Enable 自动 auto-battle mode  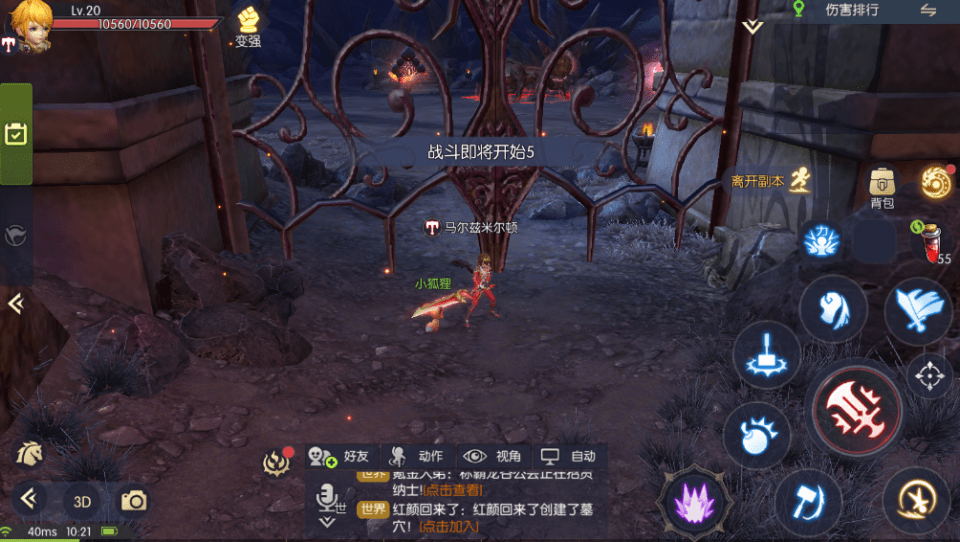pos(569,456)
